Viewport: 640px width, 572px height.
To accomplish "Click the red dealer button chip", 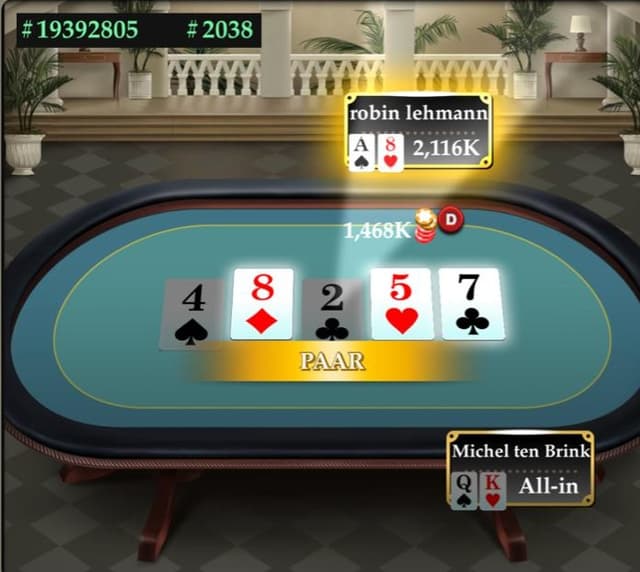I will (451, 220).
